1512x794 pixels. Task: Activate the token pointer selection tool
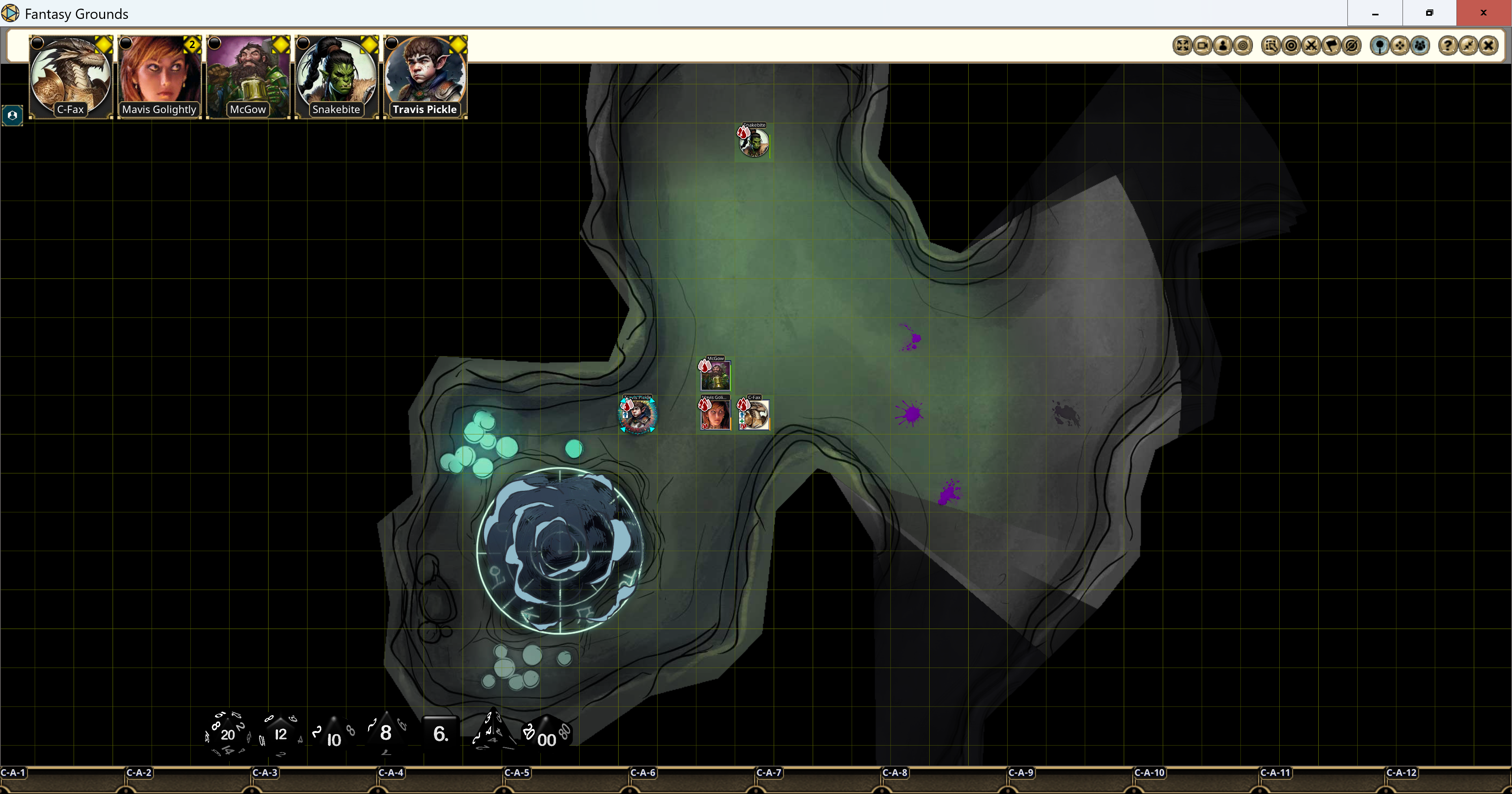1271,45
